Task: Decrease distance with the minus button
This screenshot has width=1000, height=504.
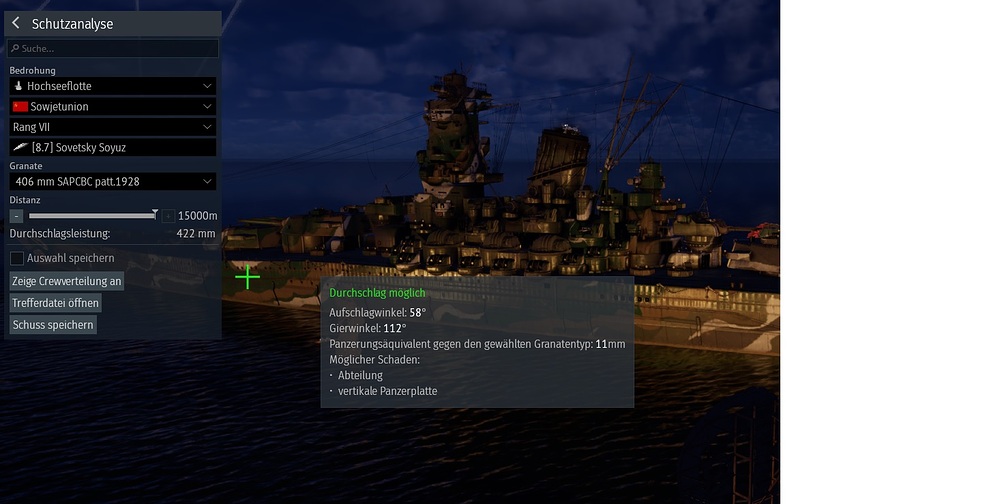Action: (x=16, y=215)
